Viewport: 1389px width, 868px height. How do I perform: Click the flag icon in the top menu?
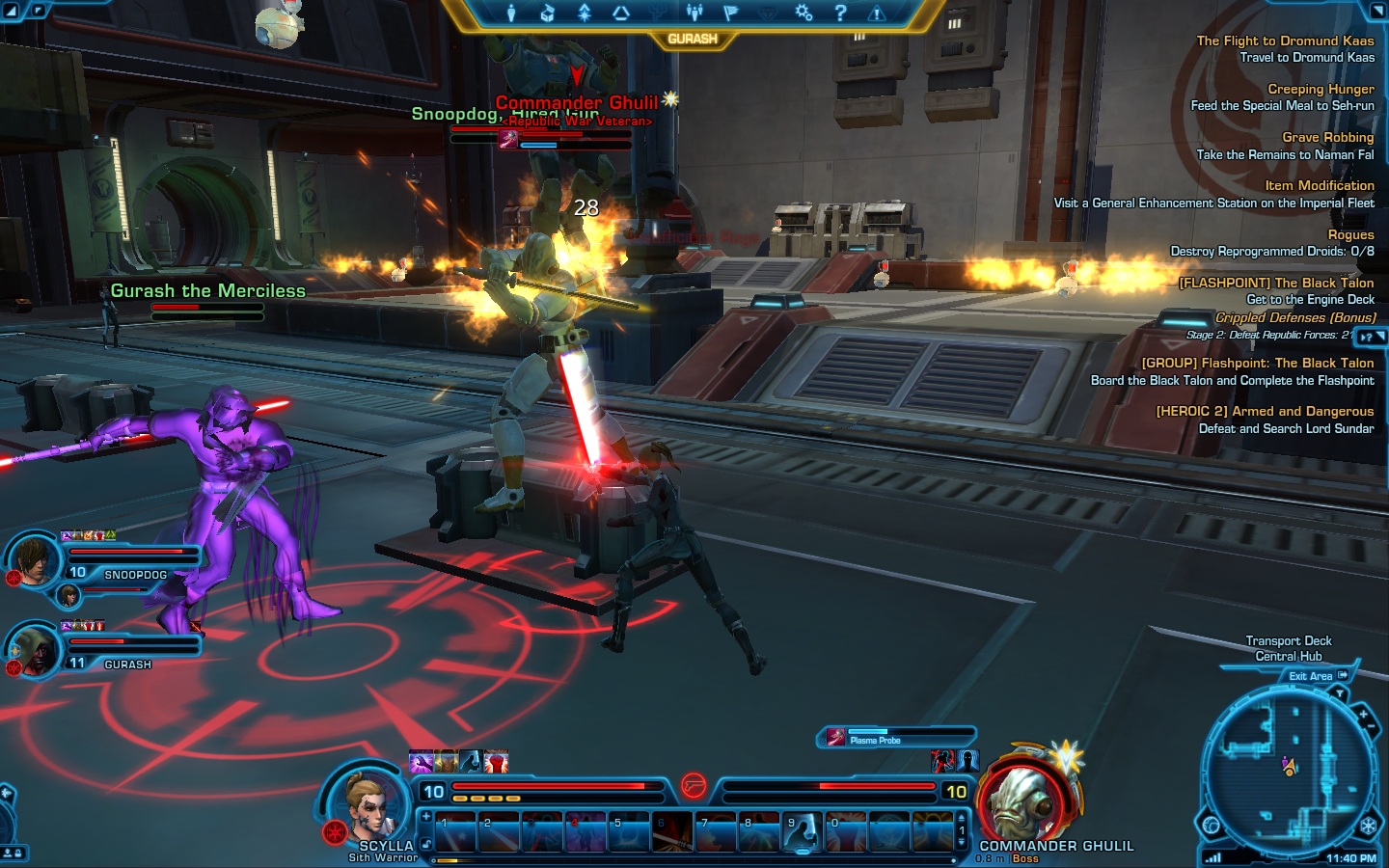(730, 13)
